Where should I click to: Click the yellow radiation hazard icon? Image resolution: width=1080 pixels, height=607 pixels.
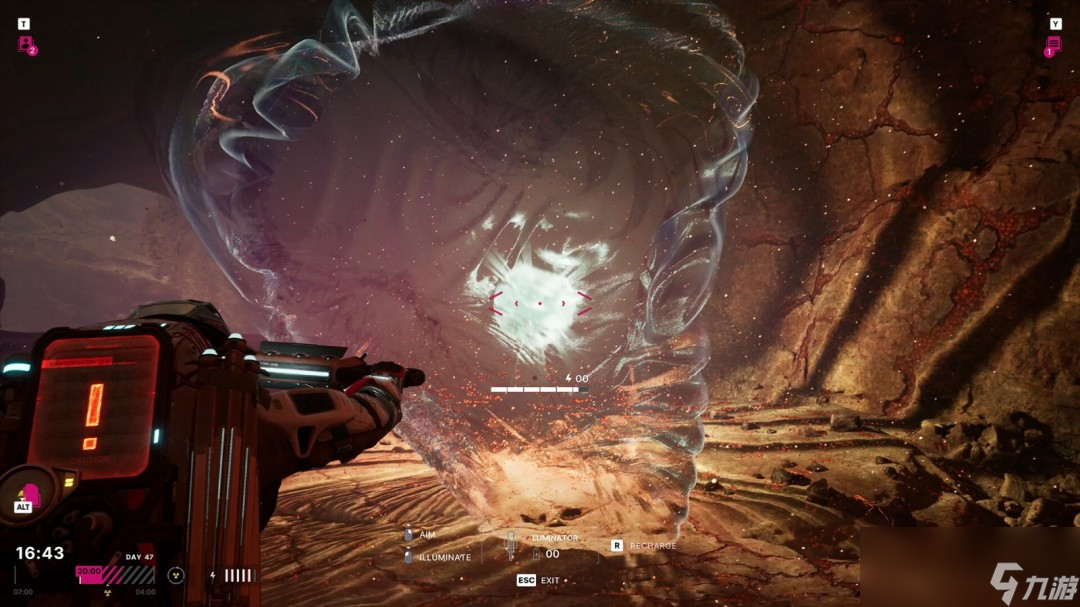176,576
